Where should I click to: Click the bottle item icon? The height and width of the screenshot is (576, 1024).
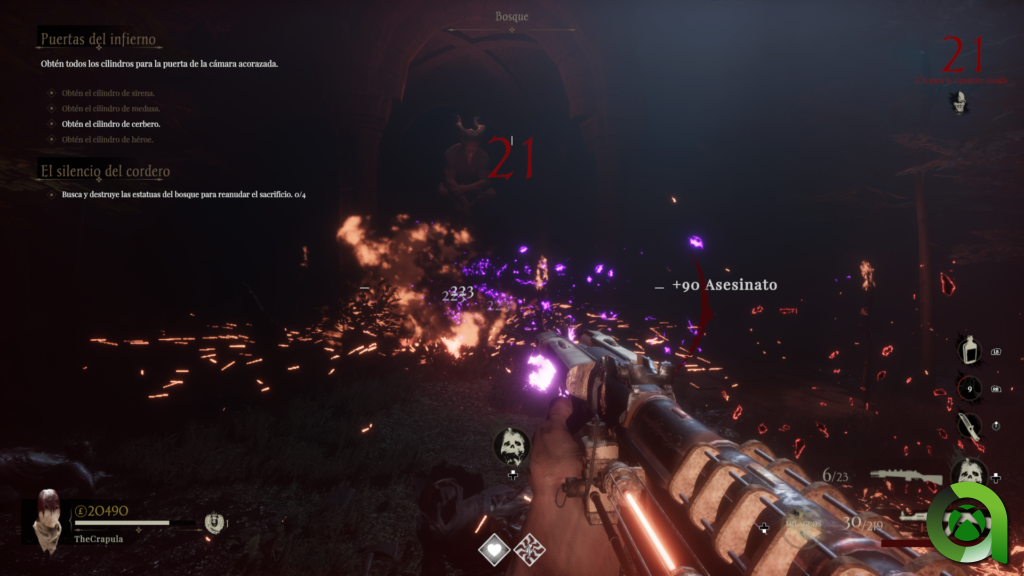(967, 350)
